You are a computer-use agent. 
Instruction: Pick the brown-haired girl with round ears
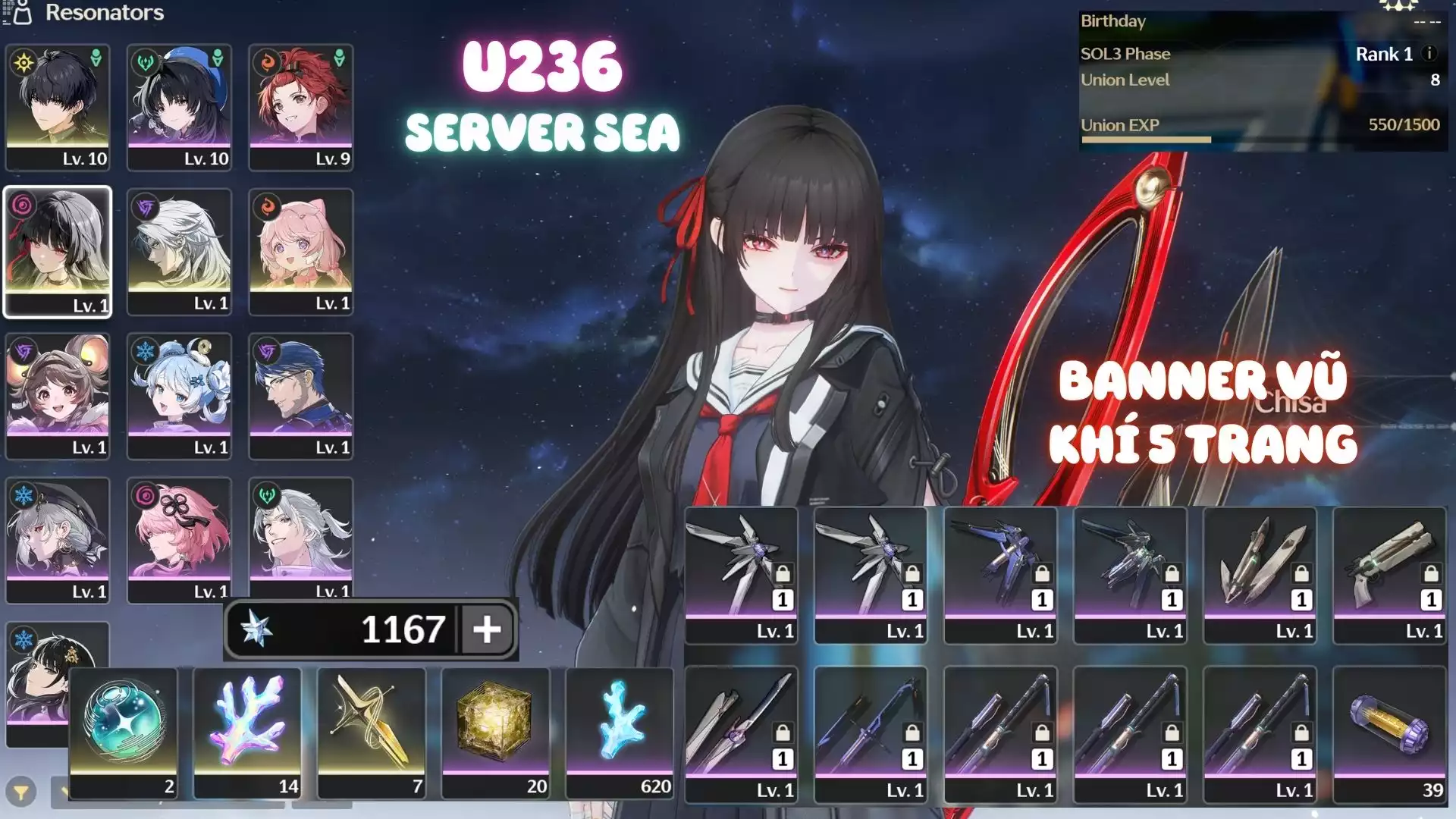[58, 395]
